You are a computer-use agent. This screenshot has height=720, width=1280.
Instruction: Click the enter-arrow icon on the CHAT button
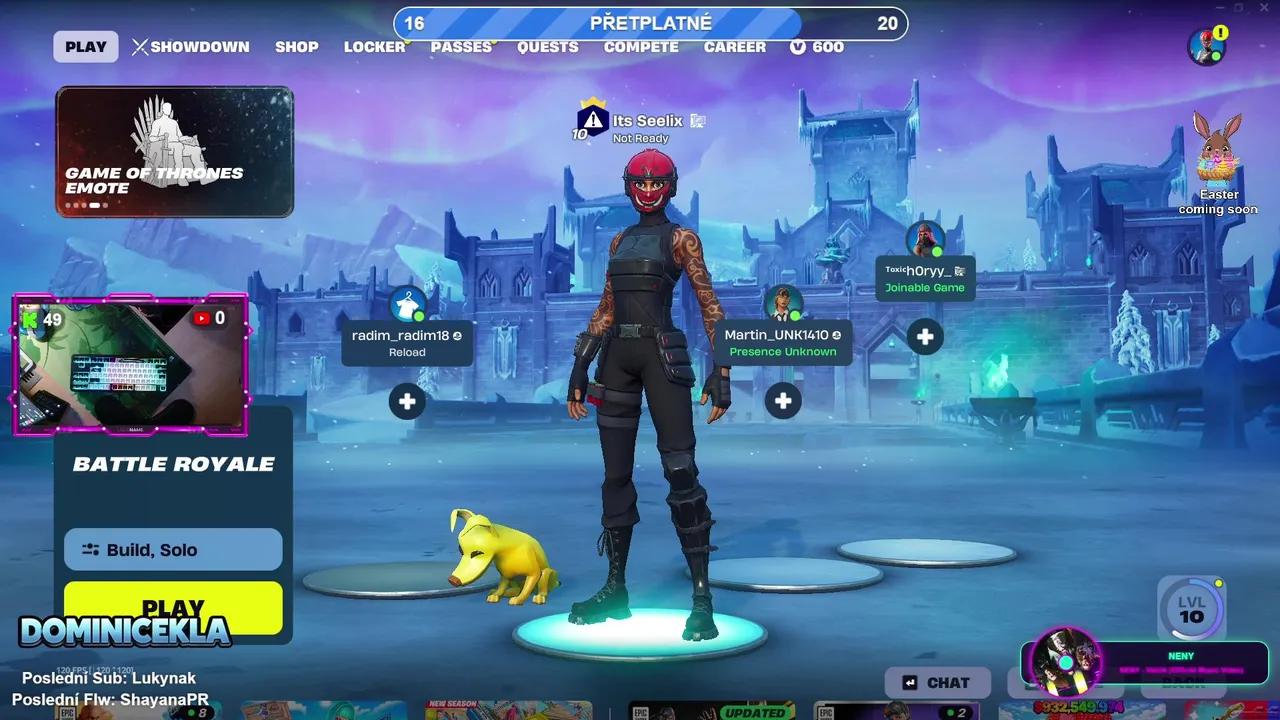pos(908,682)
